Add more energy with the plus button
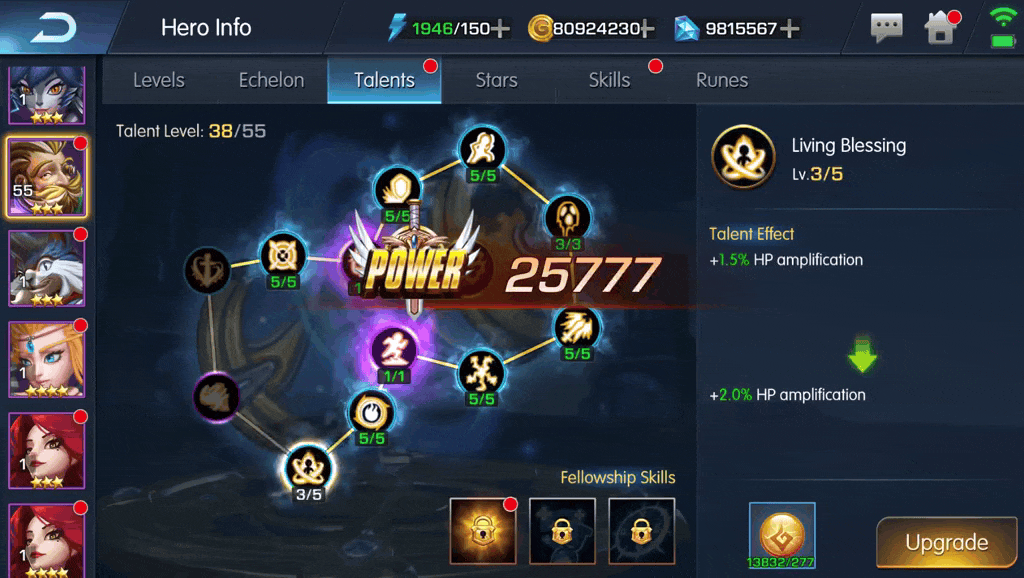Viewport: 1024px width, 578px height. [500, 28]
